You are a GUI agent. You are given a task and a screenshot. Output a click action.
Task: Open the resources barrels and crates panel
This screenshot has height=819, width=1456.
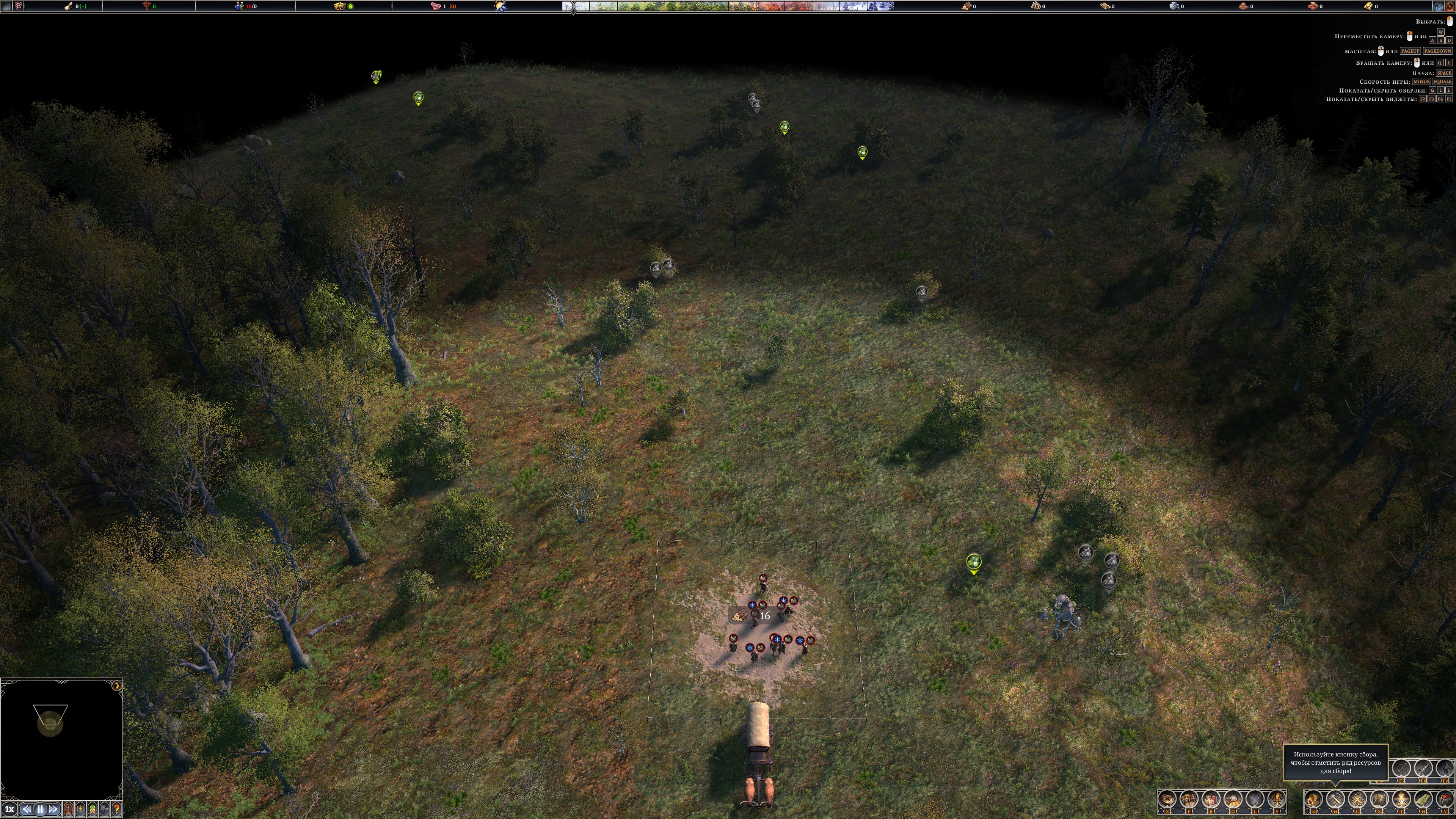coord(1211,799)
